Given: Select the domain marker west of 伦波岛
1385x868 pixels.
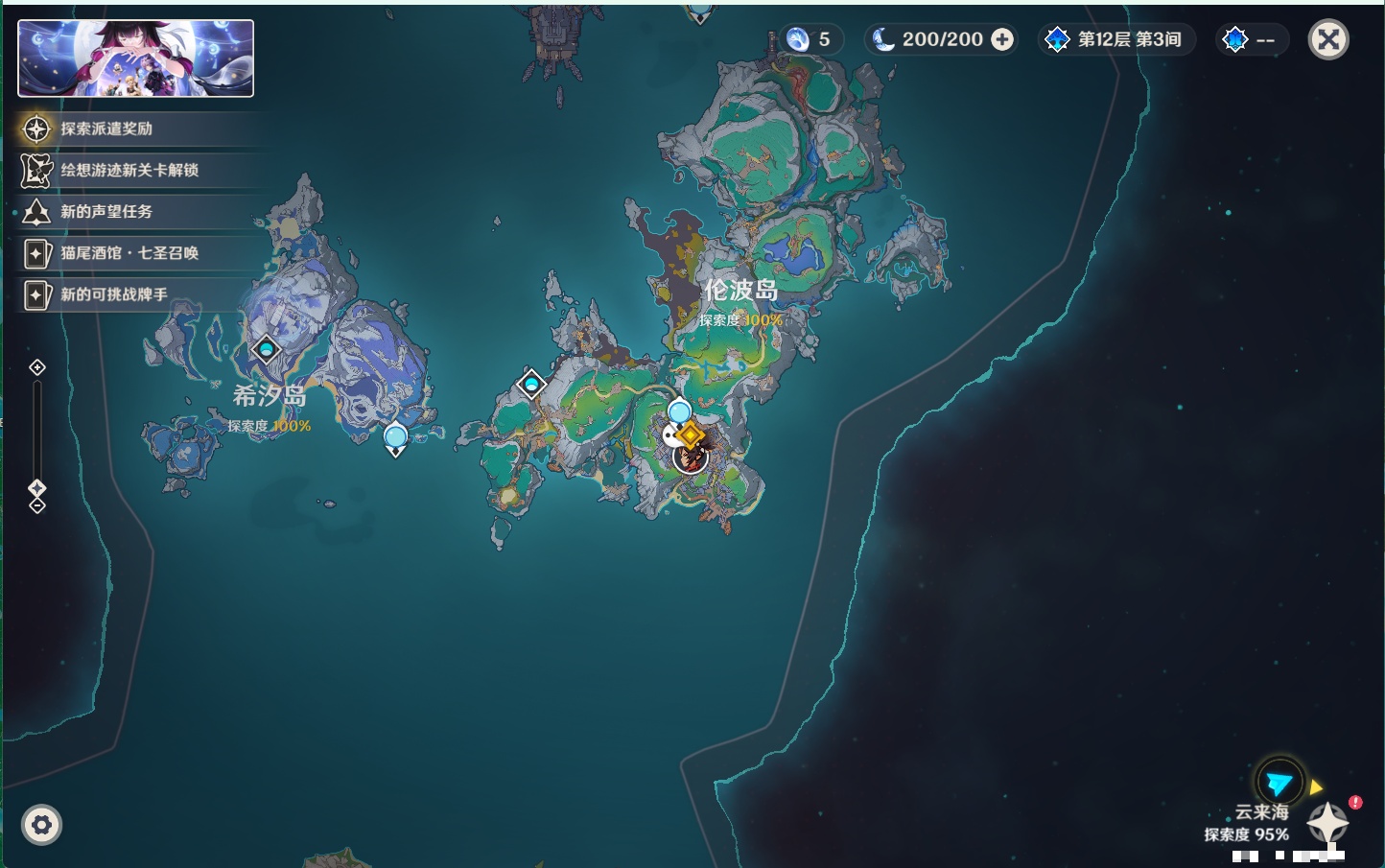Looking at the screenshot, I should point(531,385).
